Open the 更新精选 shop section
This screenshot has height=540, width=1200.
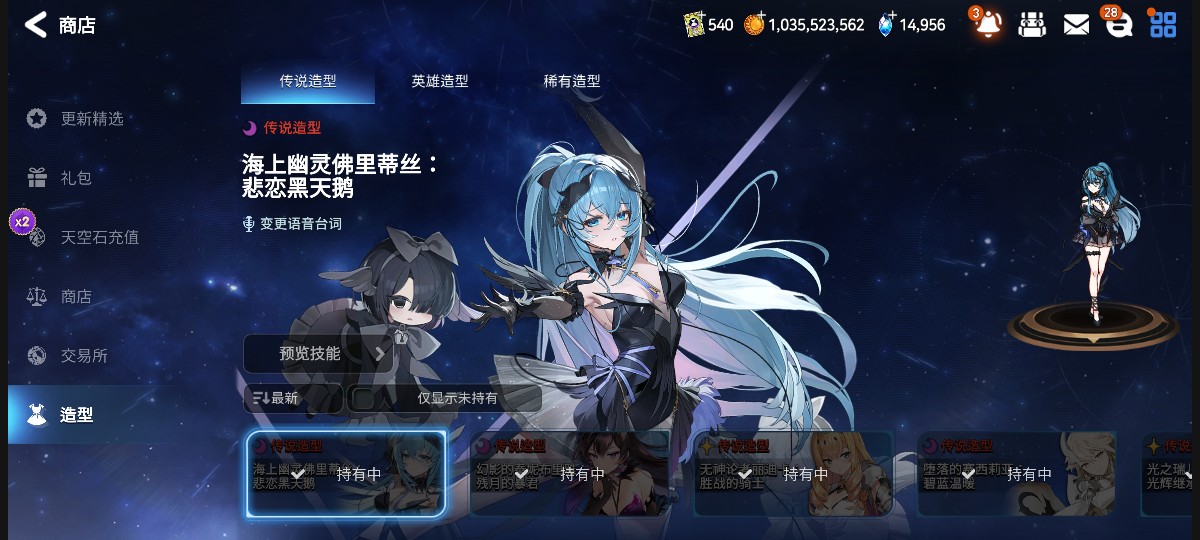pos(91,119)
